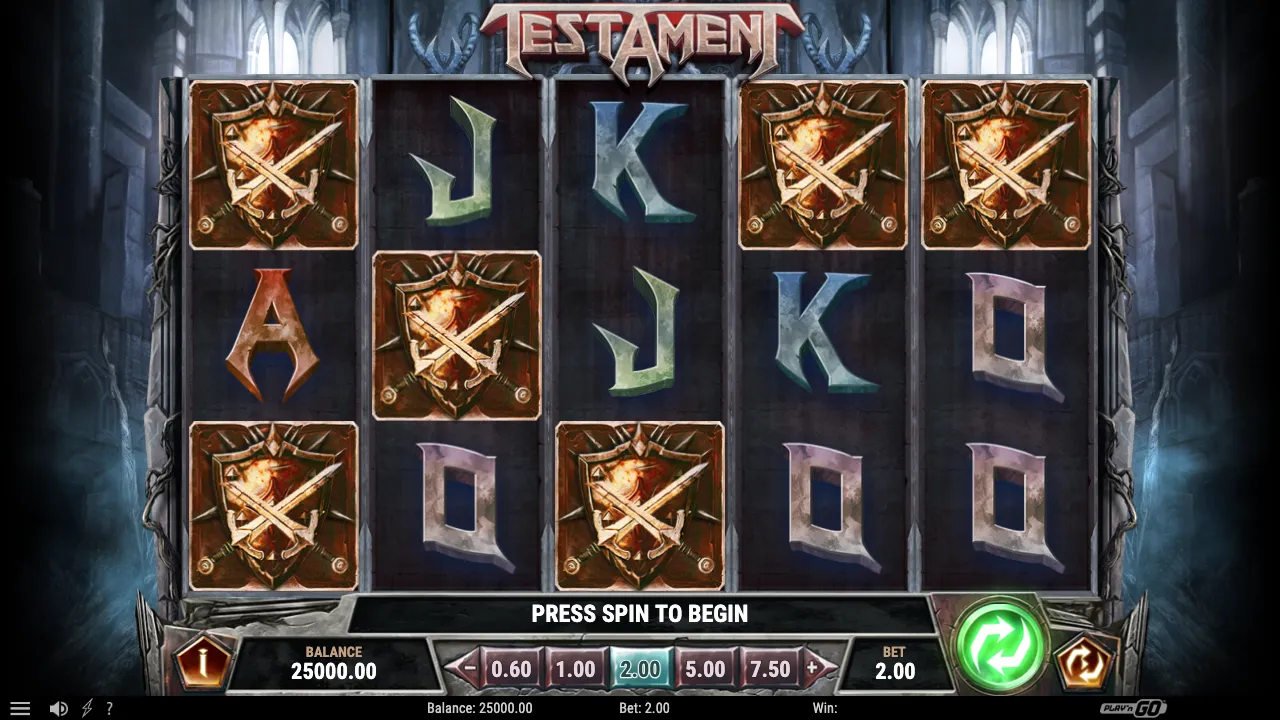Click the Balance display showing 25000.00
The width and height of the screenshot is (1280, 720).
(x=336, y=661)
